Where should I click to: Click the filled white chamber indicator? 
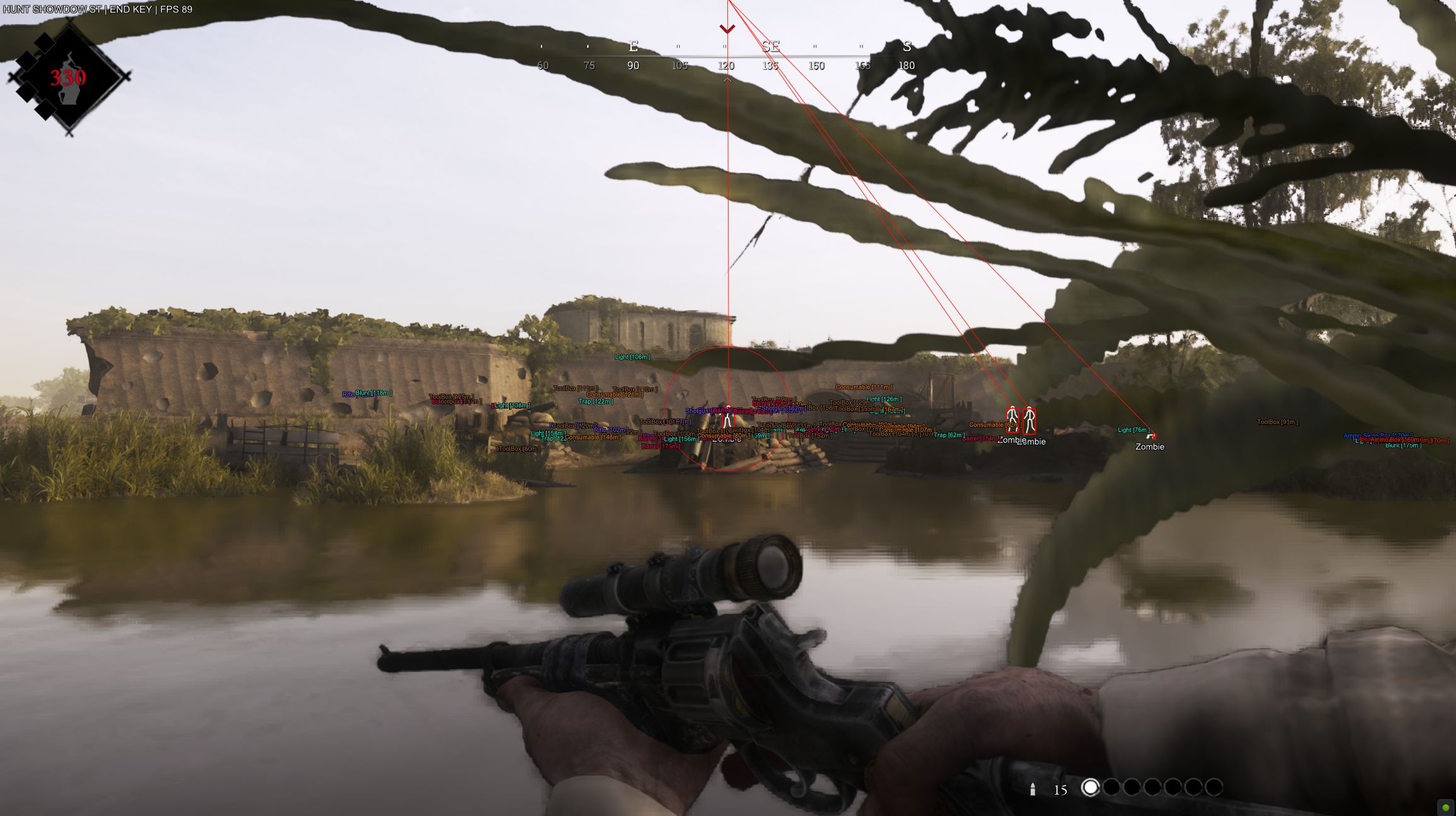(x=1090, y=788)
